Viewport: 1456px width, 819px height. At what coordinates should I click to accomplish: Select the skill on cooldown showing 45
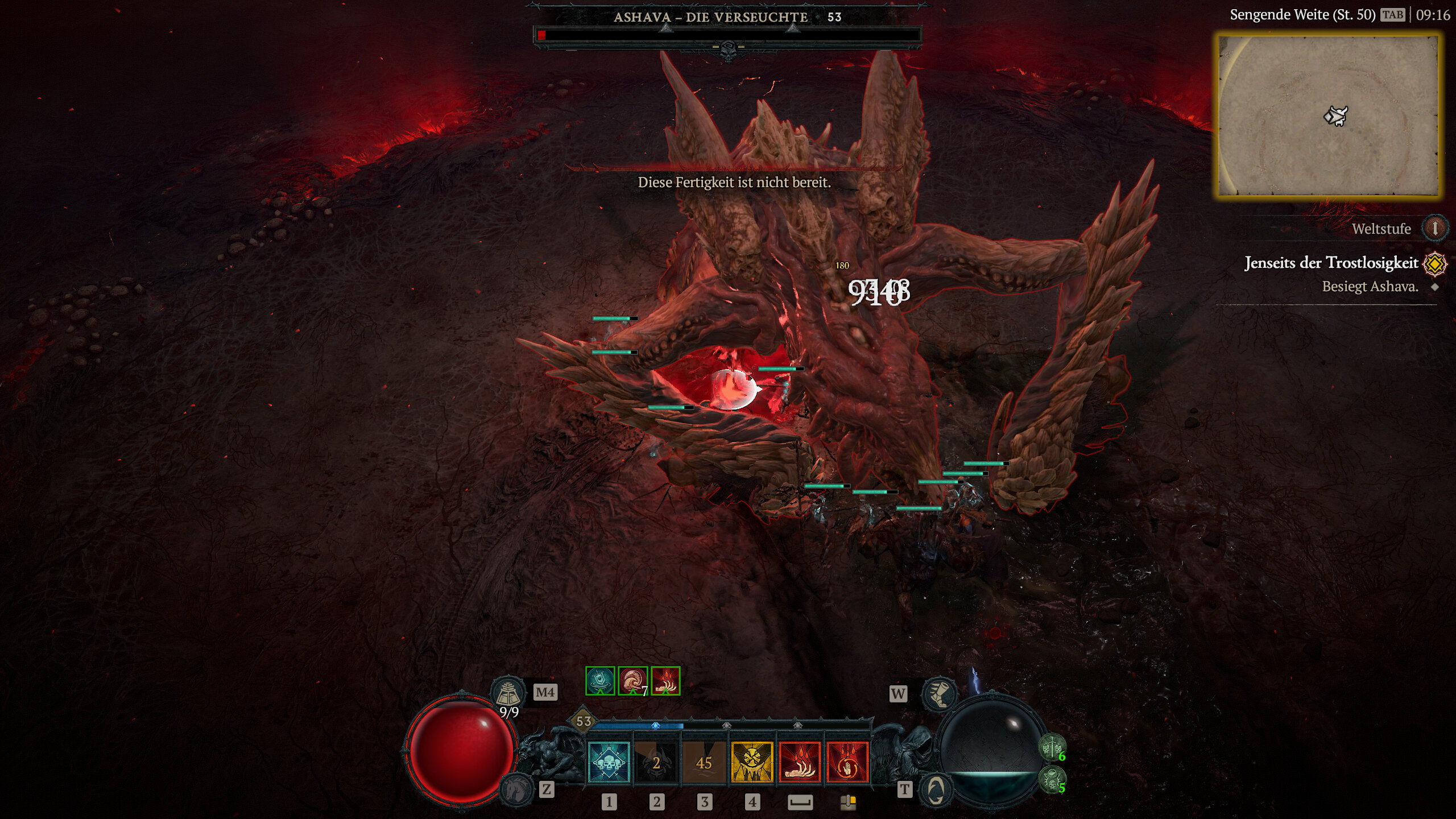704,763
